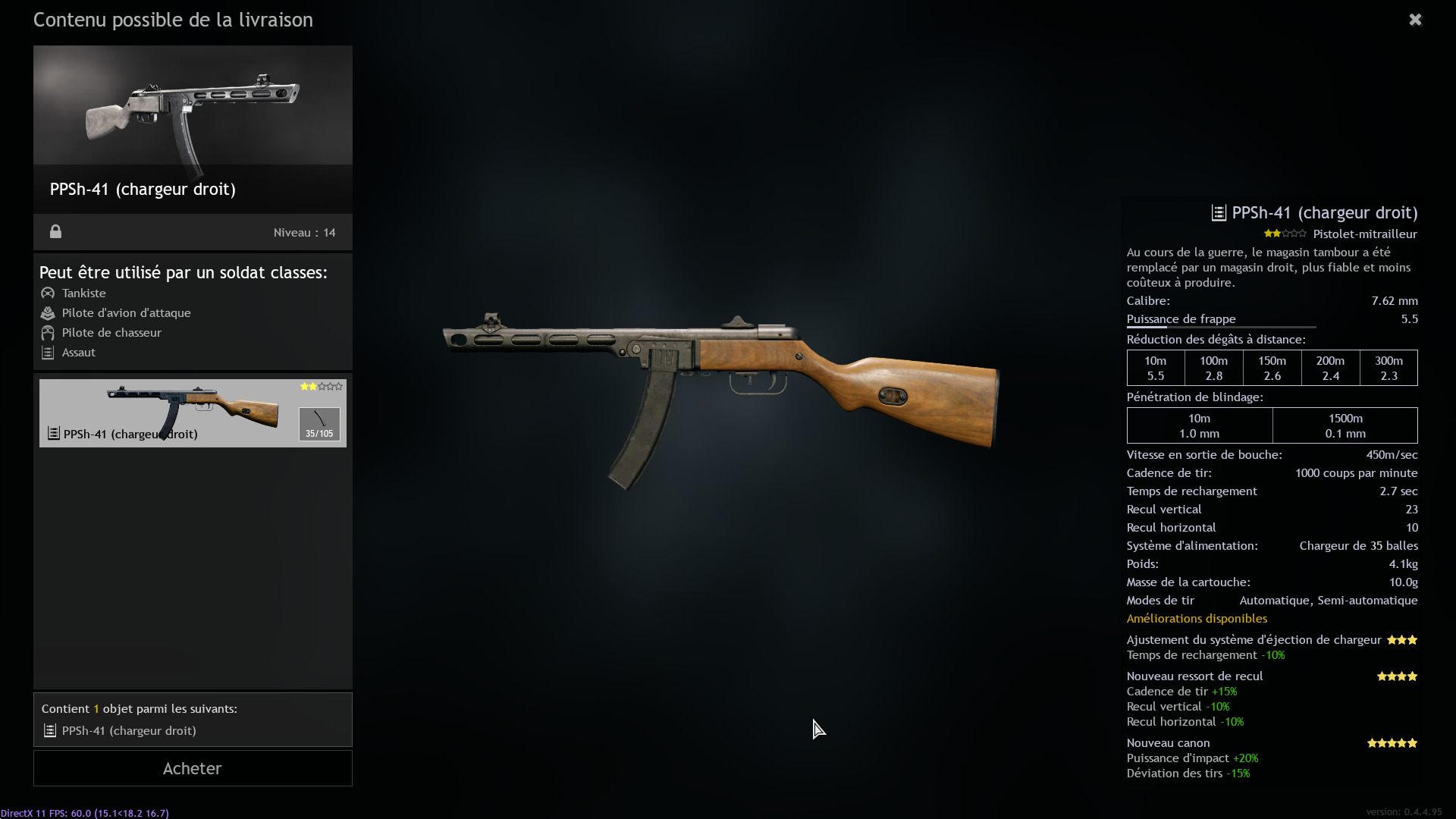Click the third star on the weapon rating
Image resolution: width=1456 pixels, height=819 pixels.
click(321, 386)
